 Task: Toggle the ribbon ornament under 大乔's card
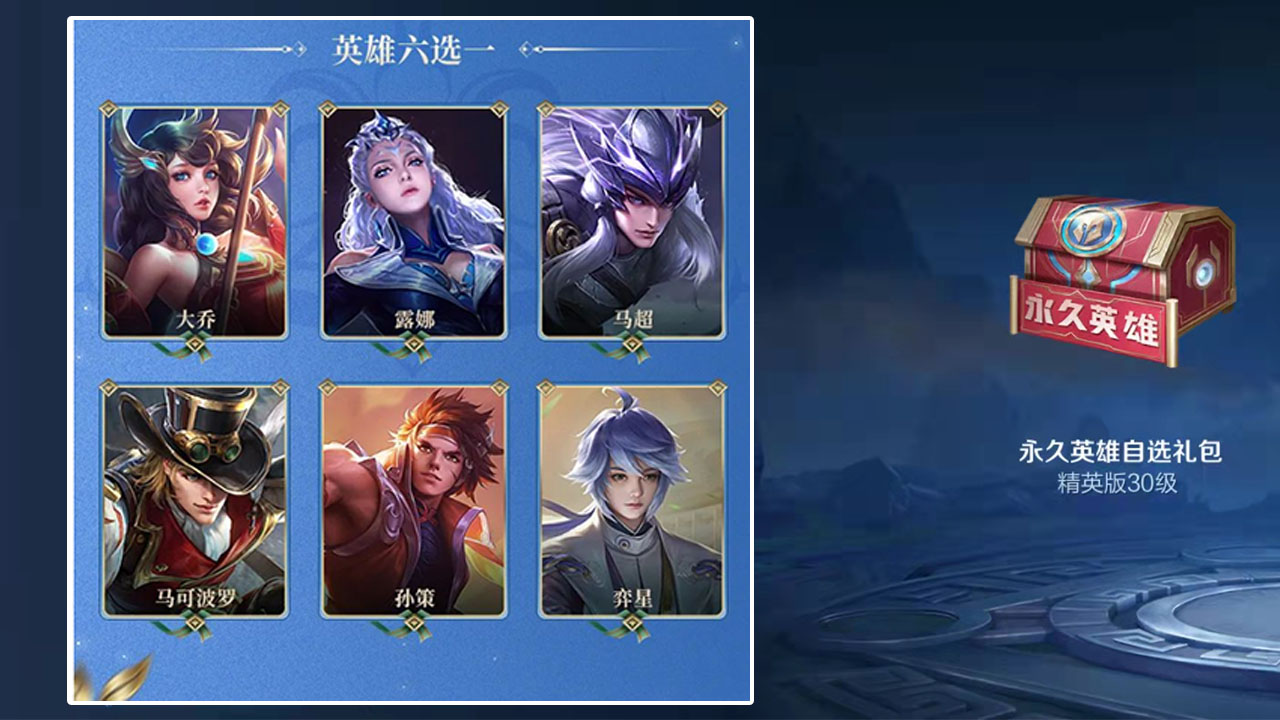coord(195,347)
